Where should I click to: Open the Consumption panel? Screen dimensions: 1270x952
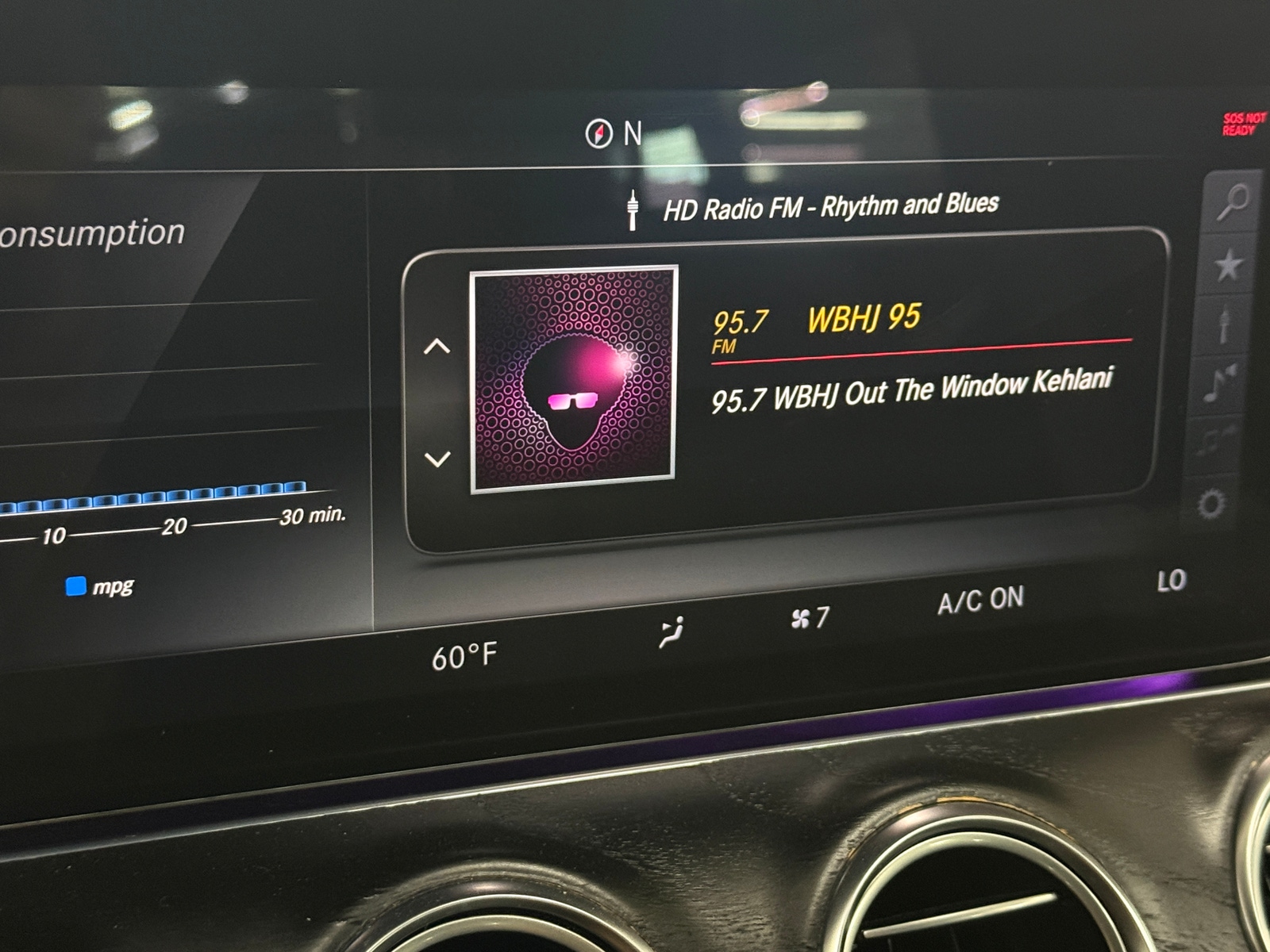92,234
